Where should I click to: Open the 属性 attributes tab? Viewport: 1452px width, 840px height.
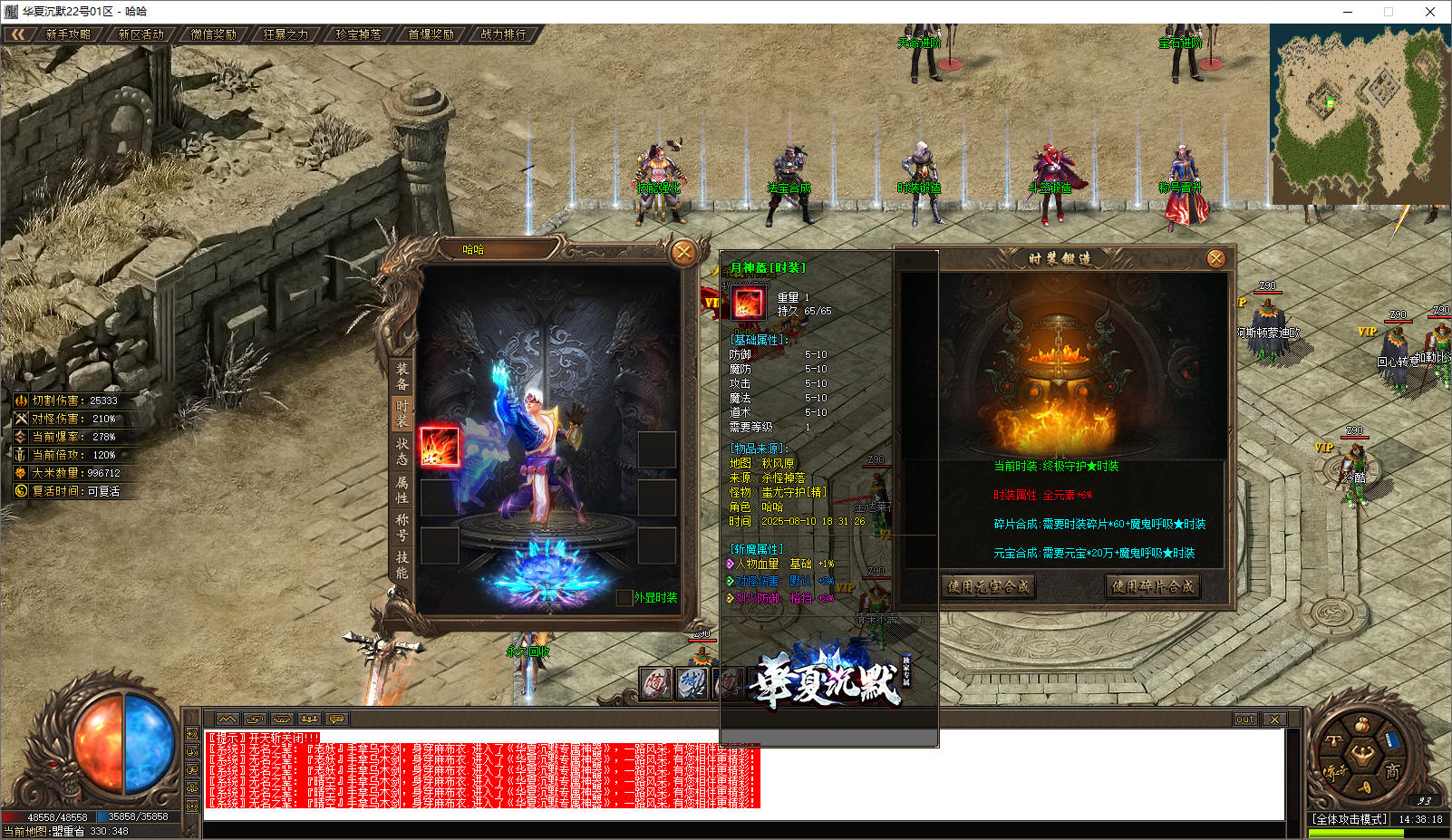pos(402,489)
